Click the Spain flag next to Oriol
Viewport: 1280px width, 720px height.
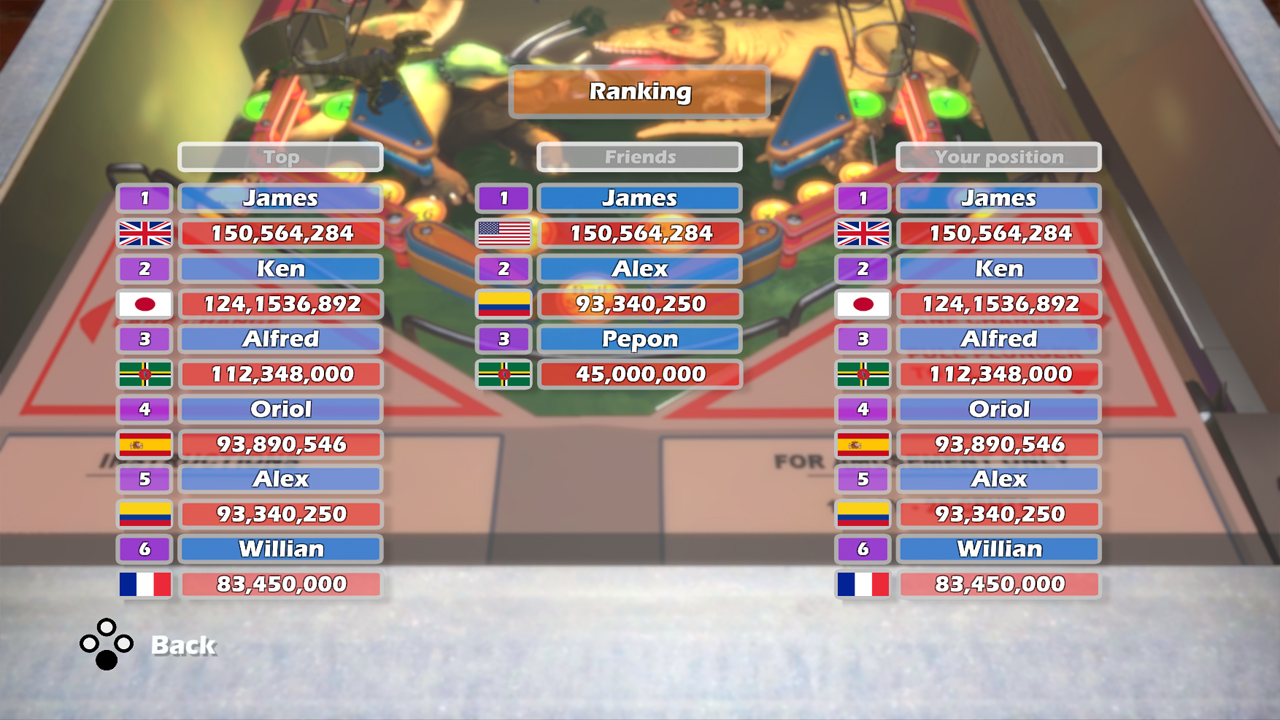(x=144, y=443)
